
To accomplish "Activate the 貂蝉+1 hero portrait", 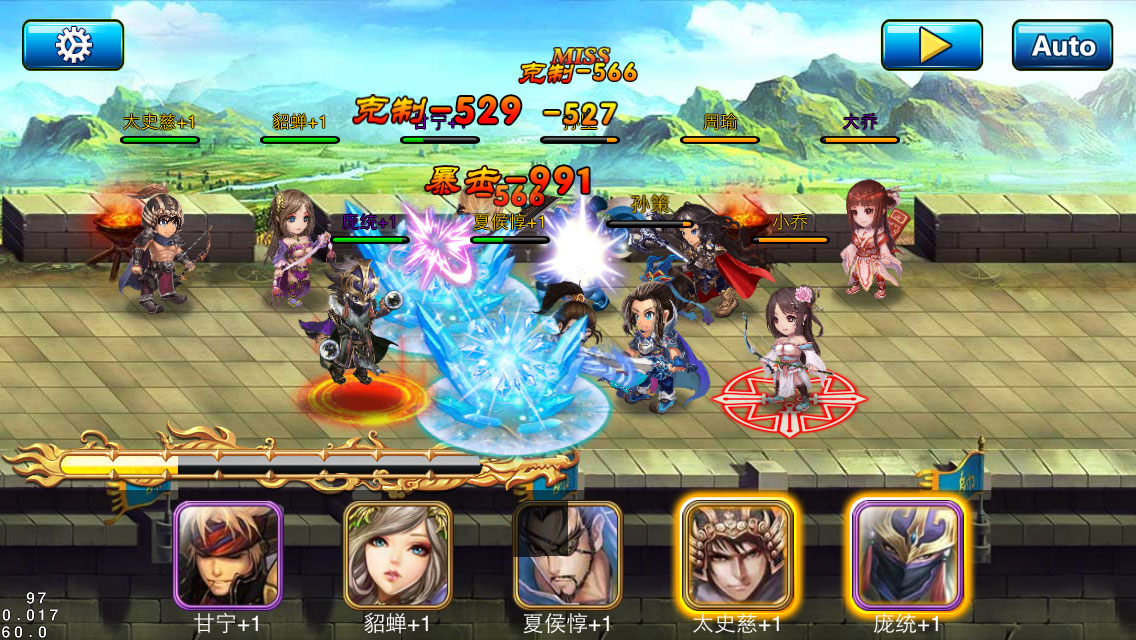I will pos(398,555).
